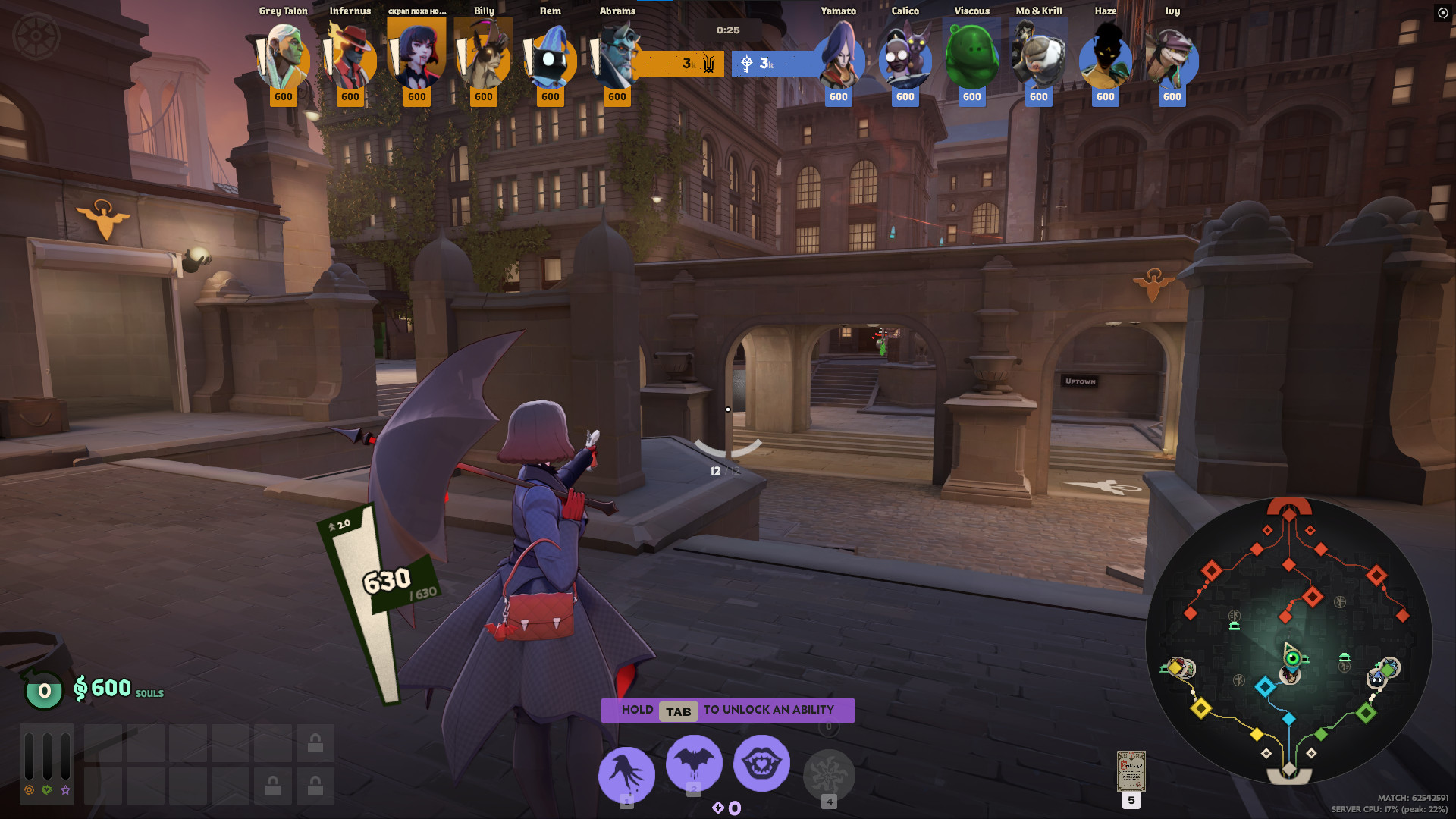Image resolution: width=1456 pixels, height=819 pixels.
Task: Choose the green Viscous portrait
Action: 972,58
